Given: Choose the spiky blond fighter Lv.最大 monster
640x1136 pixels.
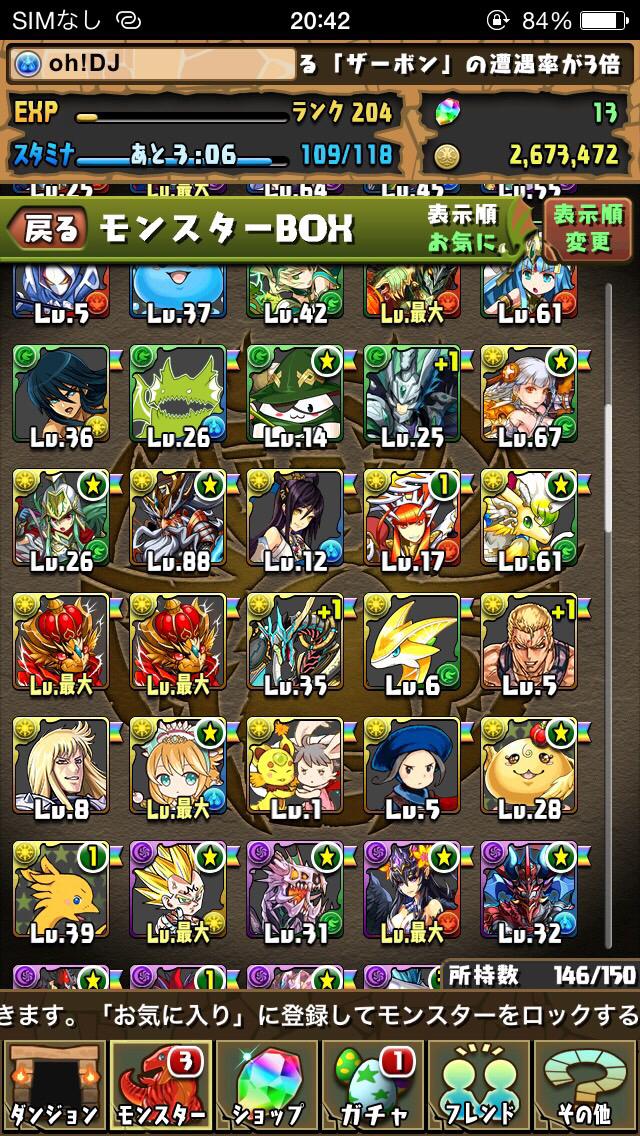Looking at the screenshot, I should pyautogui.click(x=177, y=889).
